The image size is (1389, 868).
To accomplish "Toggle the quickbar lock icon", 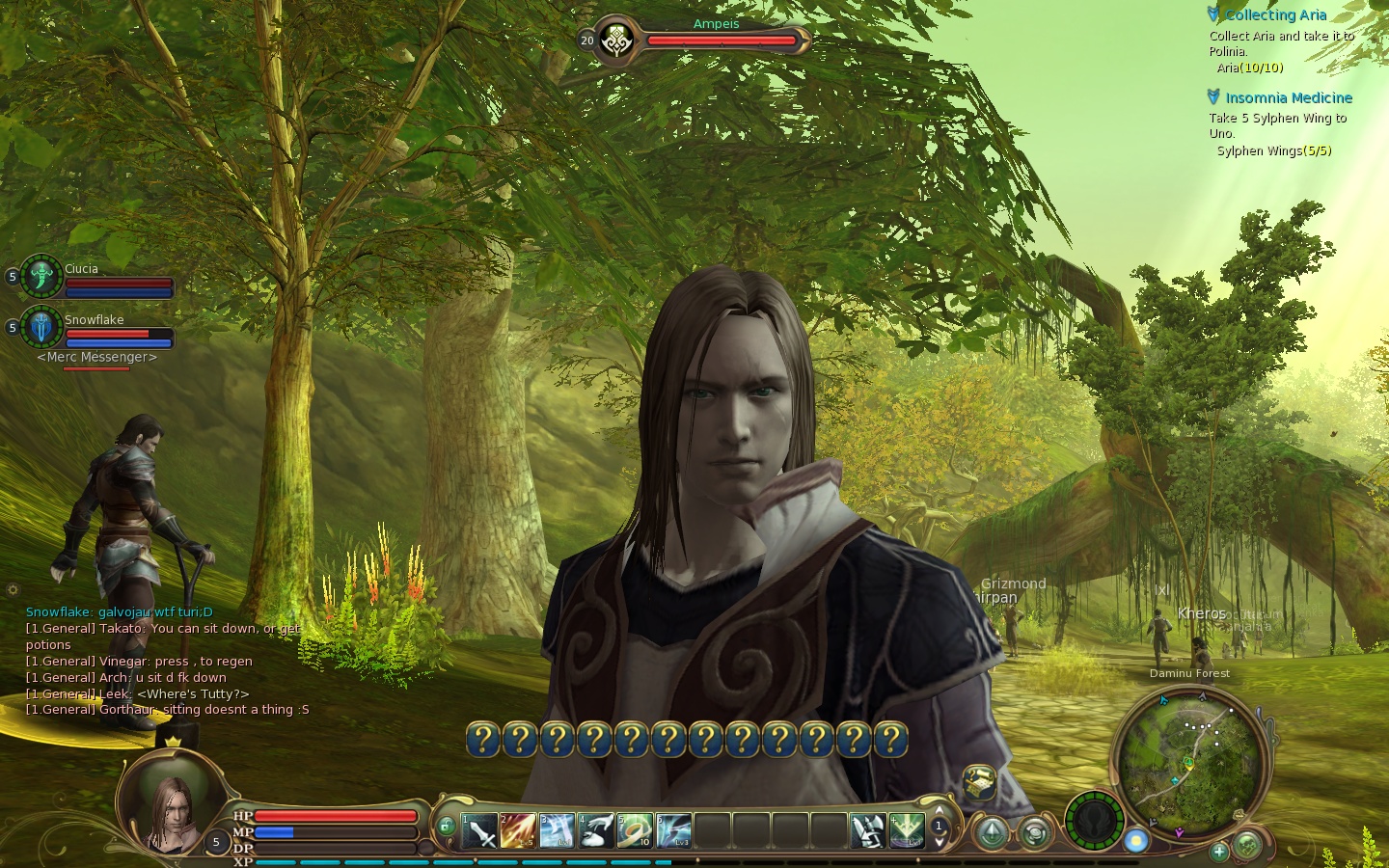I will tap(446, 826).
